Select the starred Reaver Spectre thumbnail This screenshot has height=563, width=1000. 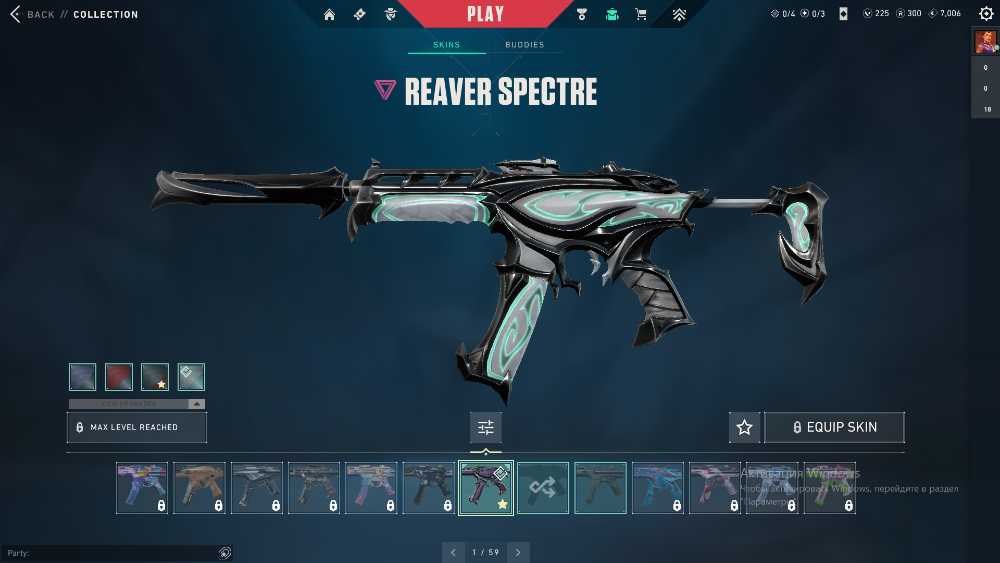click(486, 488)
